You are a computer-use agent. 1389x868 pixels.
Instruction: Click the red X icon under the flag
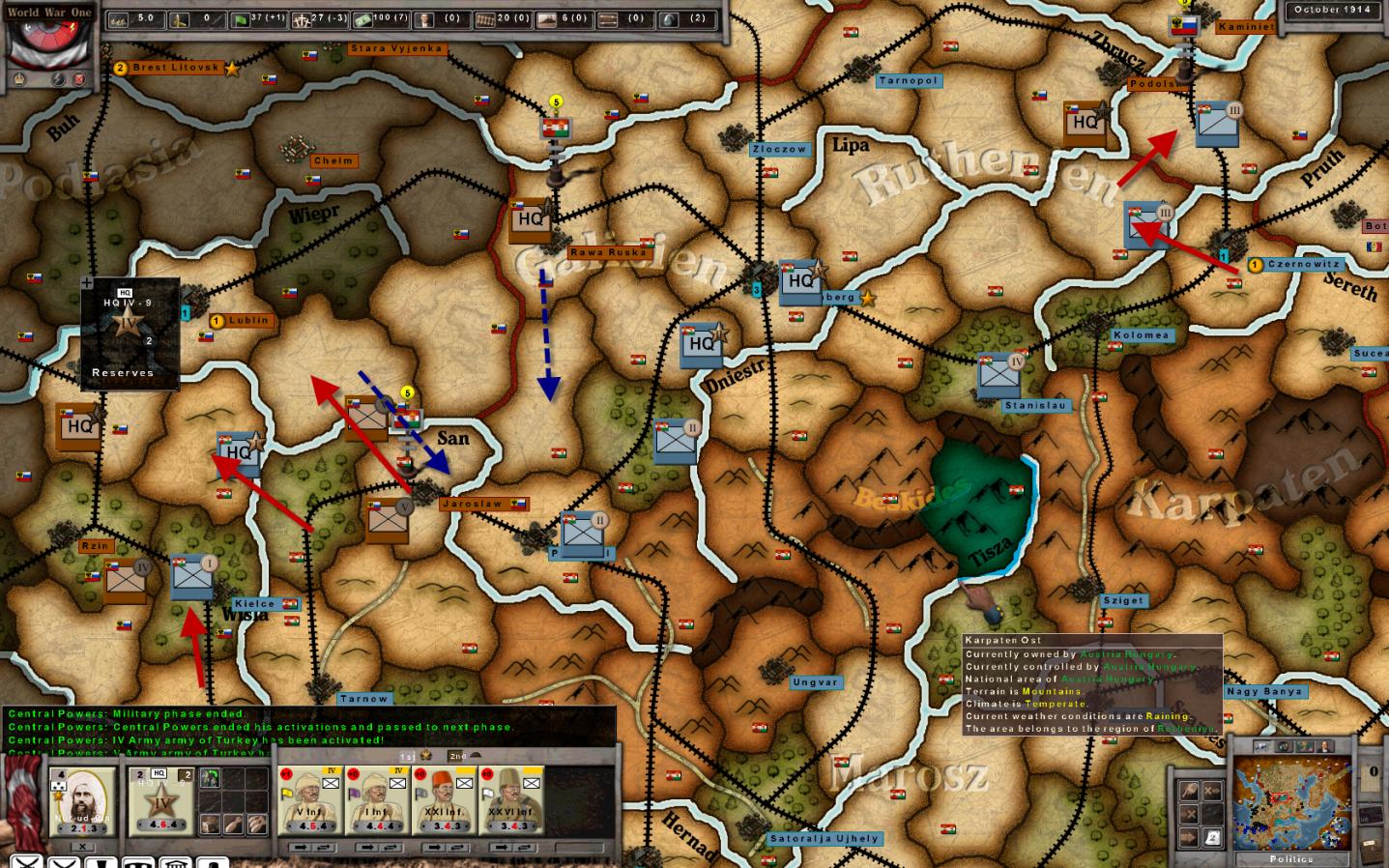[x=79, y=79]
